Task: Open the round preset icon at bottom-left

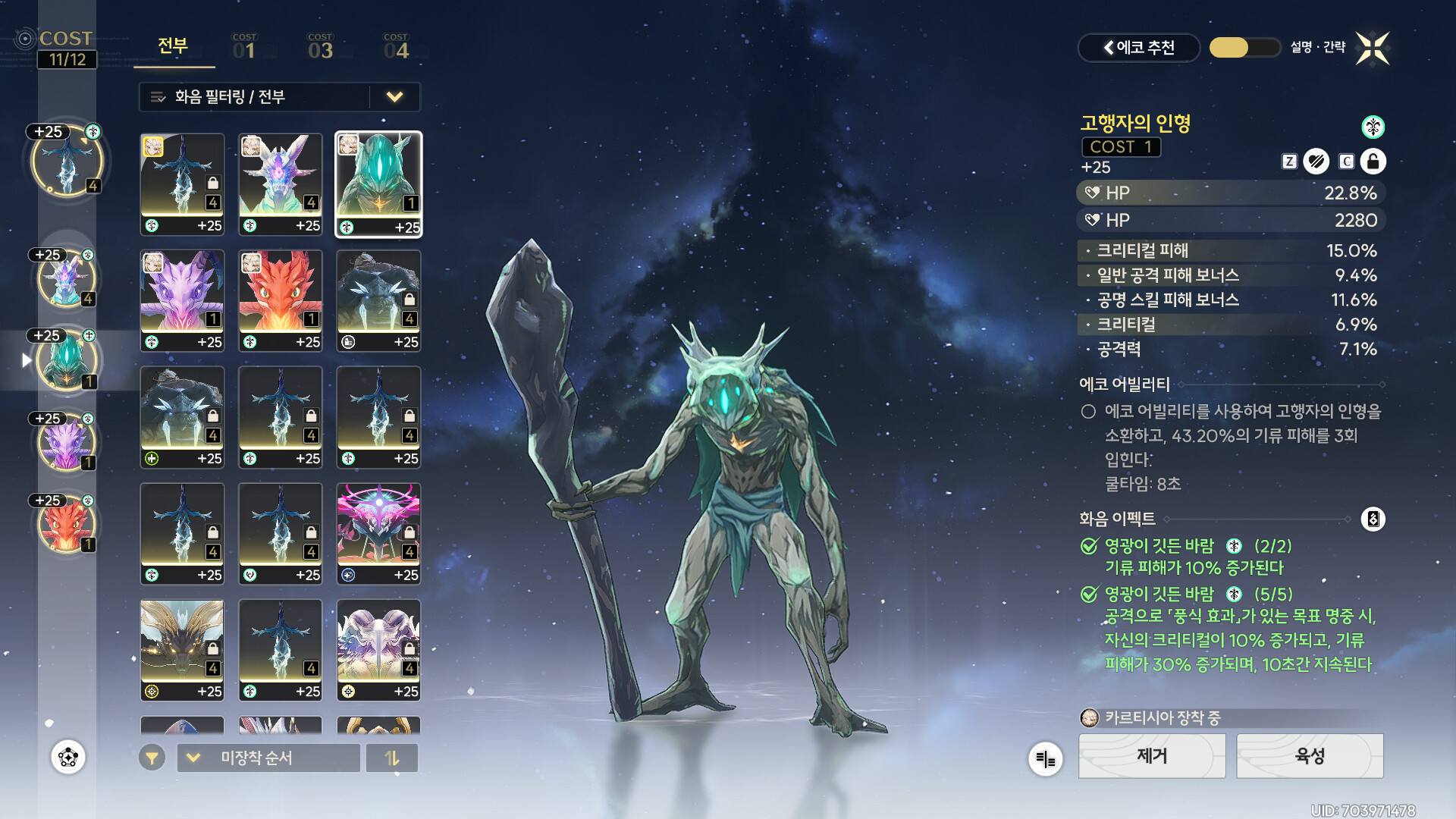Action: click(68, 757)
